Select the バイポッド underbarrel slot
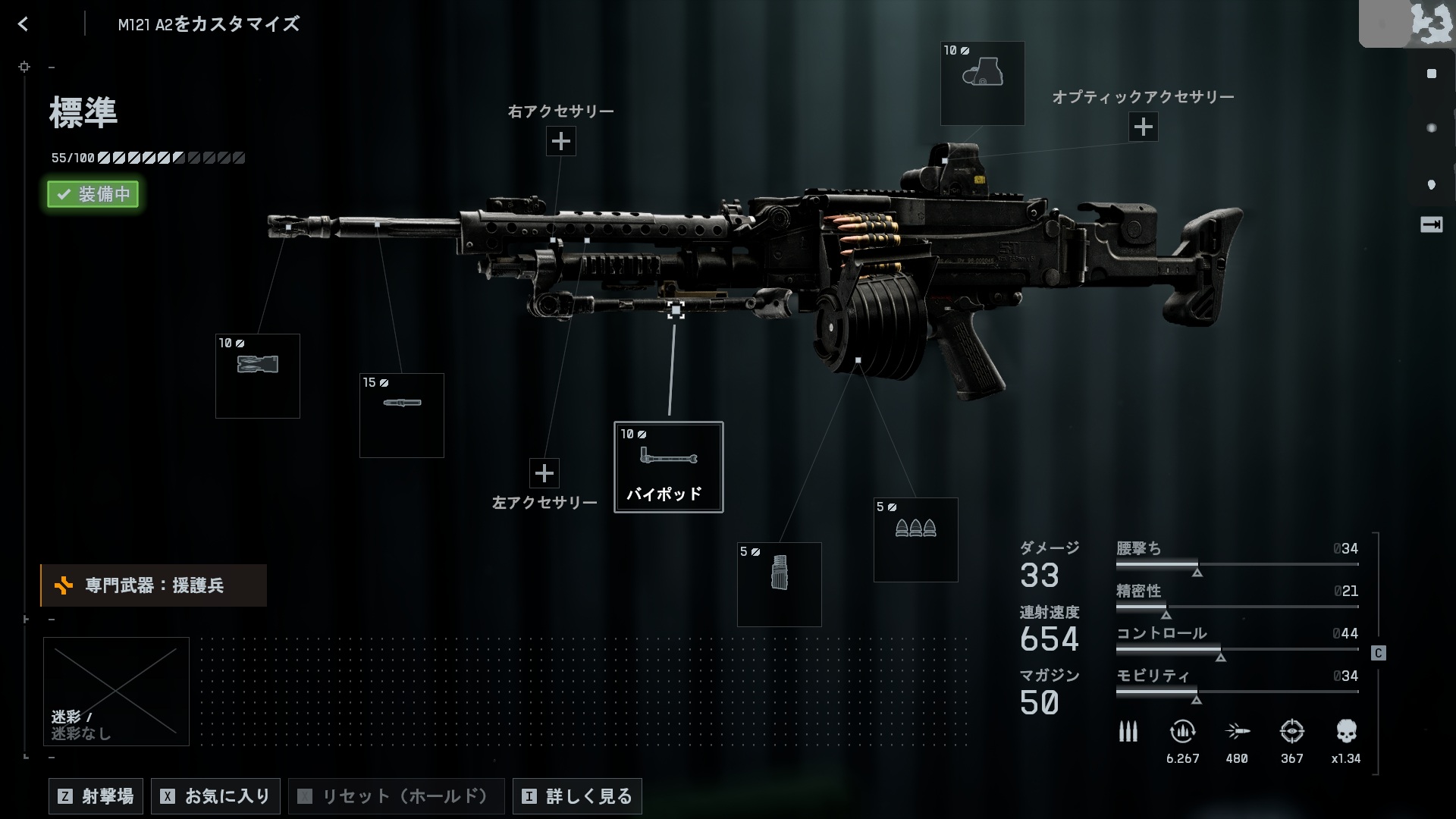The height and width of the screenshot is (819, 1456). [668, 467]
